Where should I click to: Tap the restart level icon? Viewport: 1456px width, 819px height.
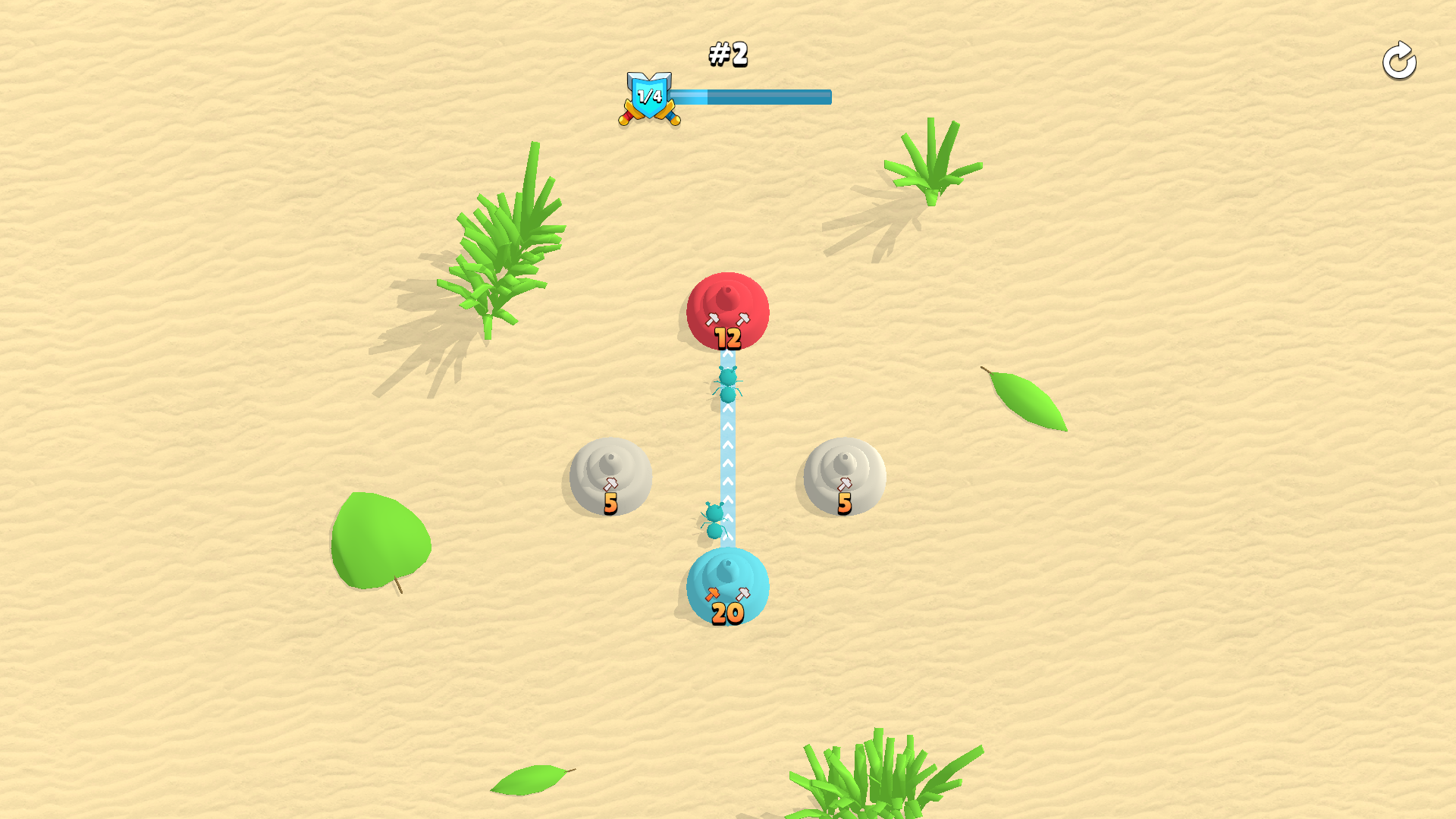pyautogui.click(x=1399, y=61)
